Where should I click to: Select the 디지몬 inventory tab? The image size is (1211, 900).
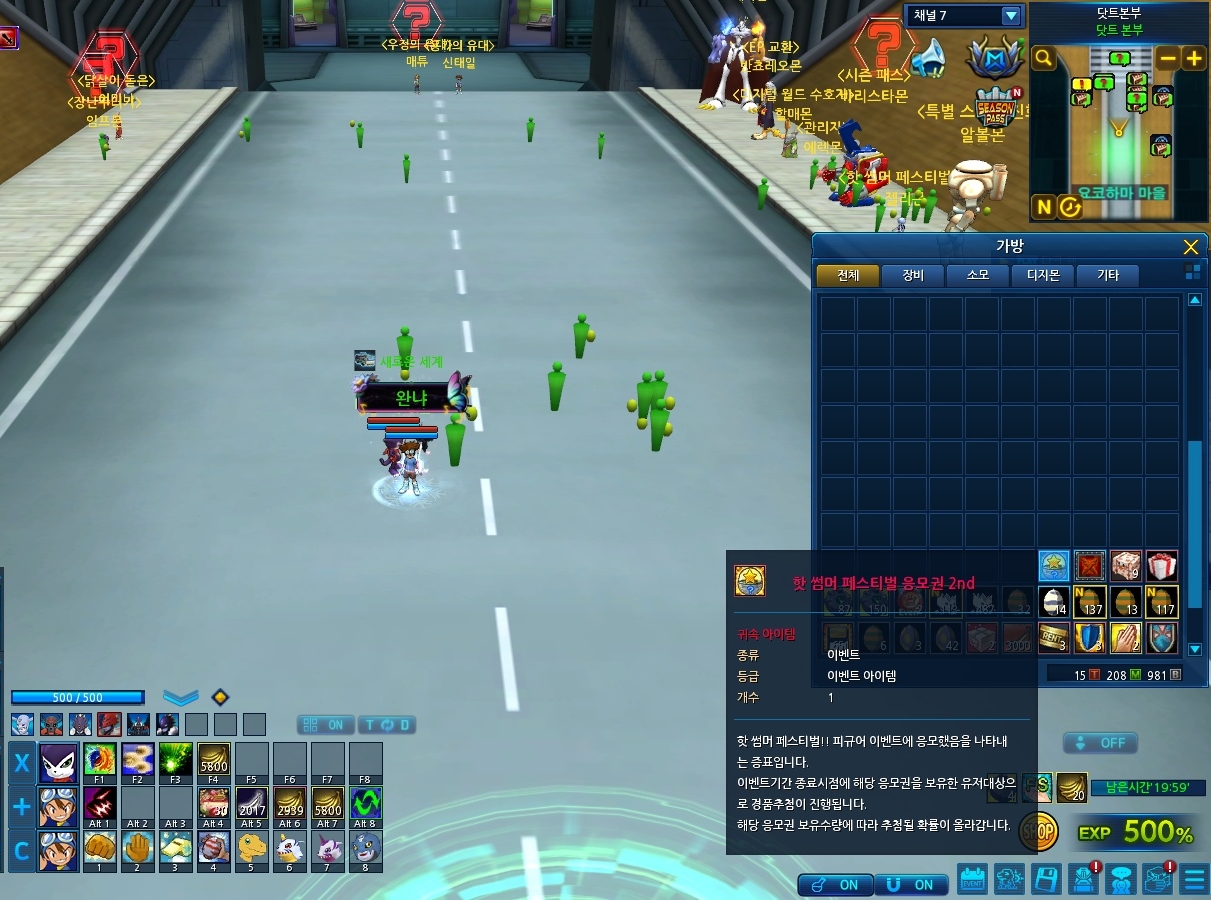(1042, 275)
